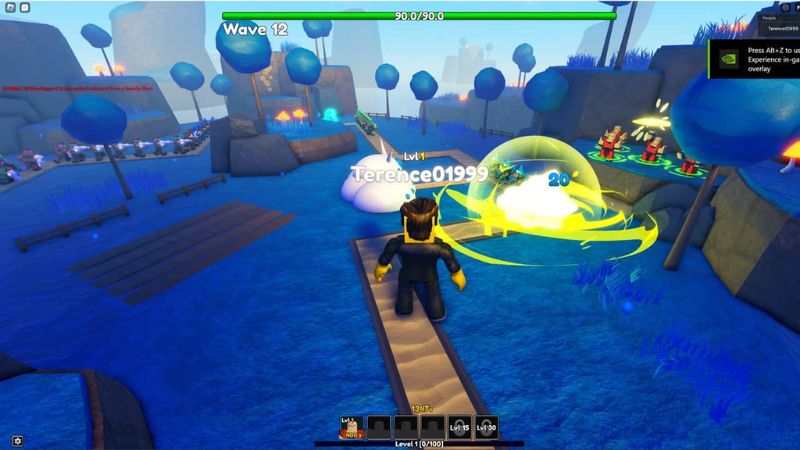Select the Lvl 1 unit costing 400

click(352, 427)
